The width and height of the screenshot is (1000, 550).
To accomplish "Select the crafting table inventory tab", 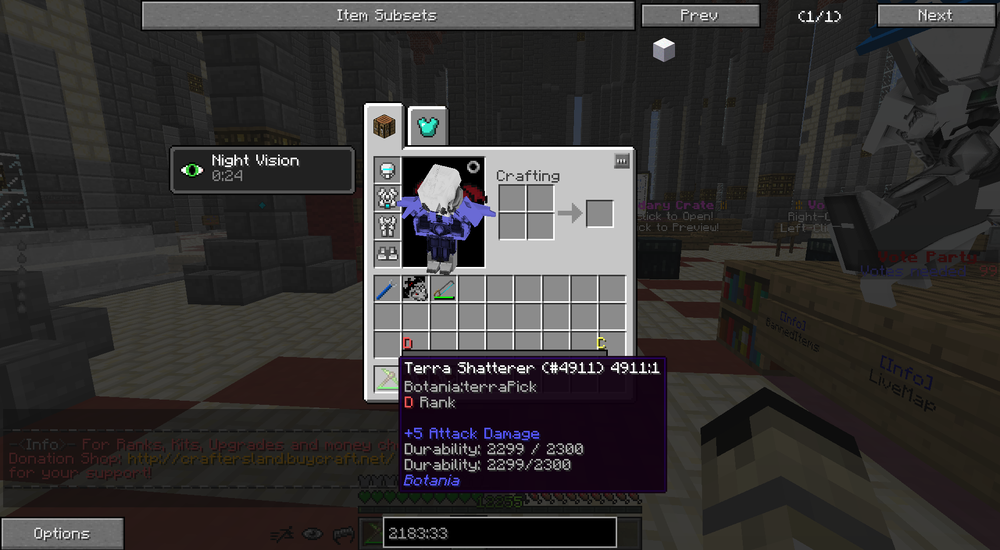I will coord(384,127).
